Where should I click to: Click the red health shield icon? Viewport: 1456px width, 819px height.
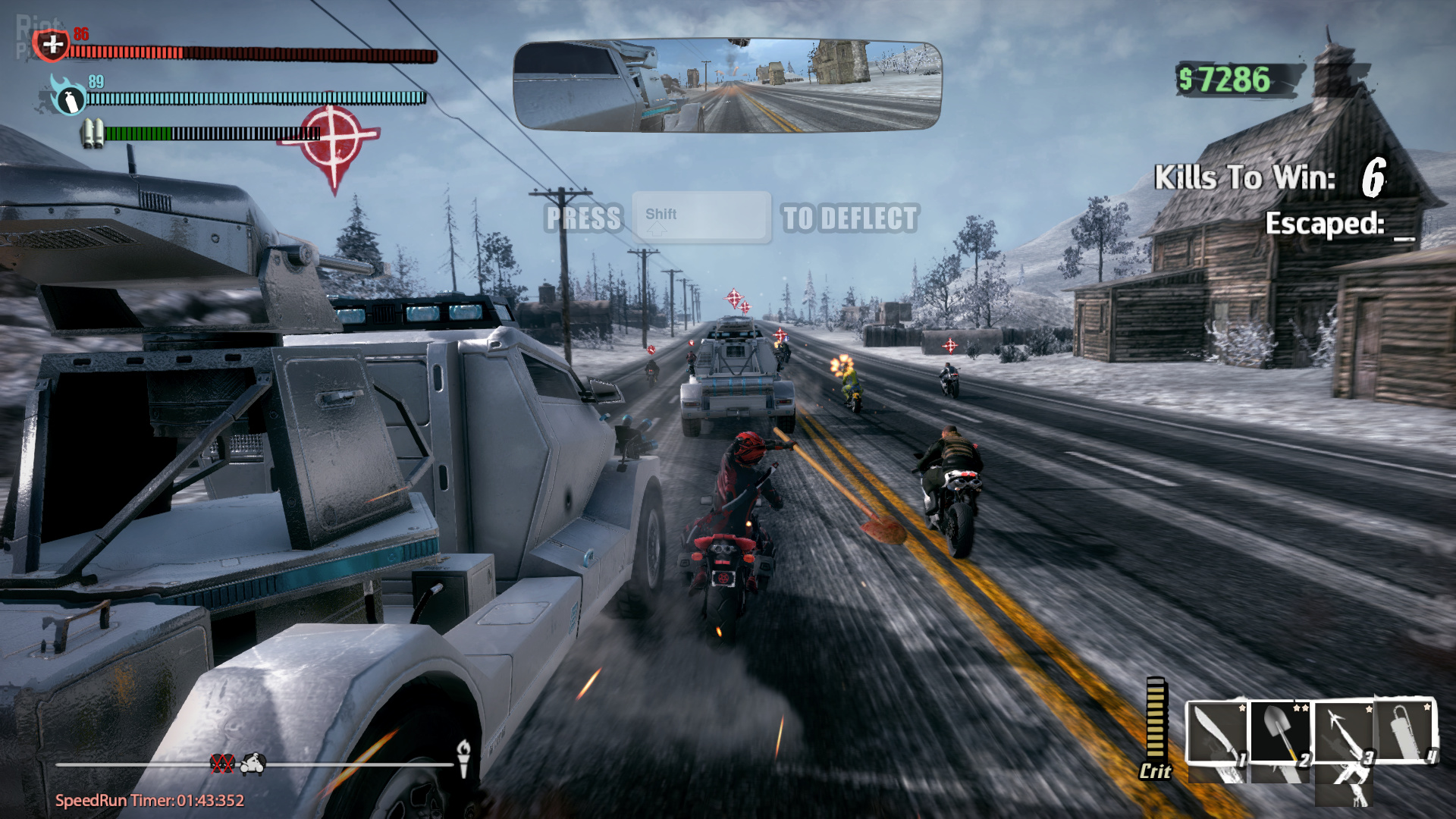(x=52, y=45)
